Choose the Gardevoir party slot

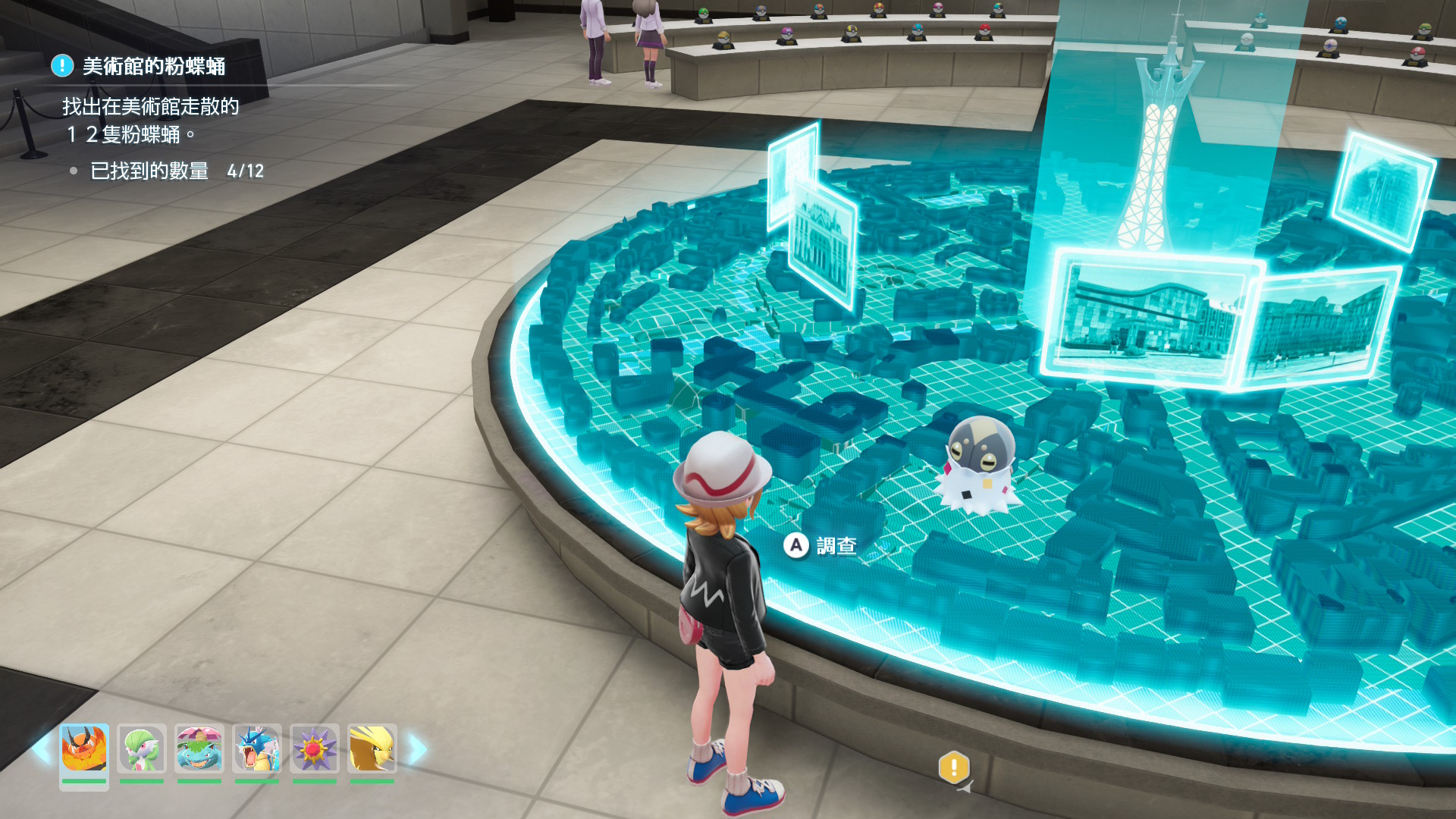tap(142, 749)
